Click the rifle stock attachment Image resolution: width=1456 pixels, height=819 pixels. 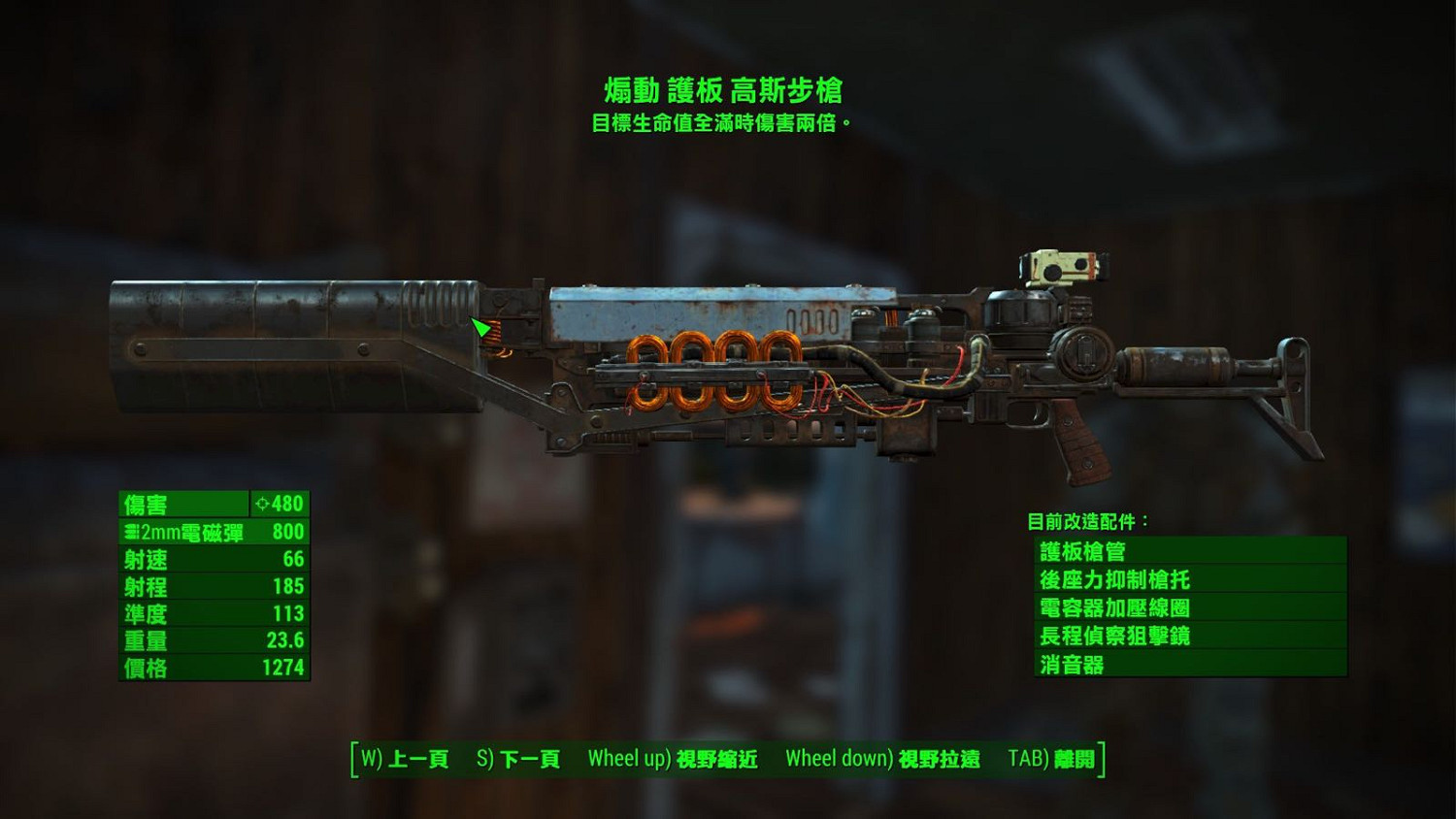(x=1281, y=388)
